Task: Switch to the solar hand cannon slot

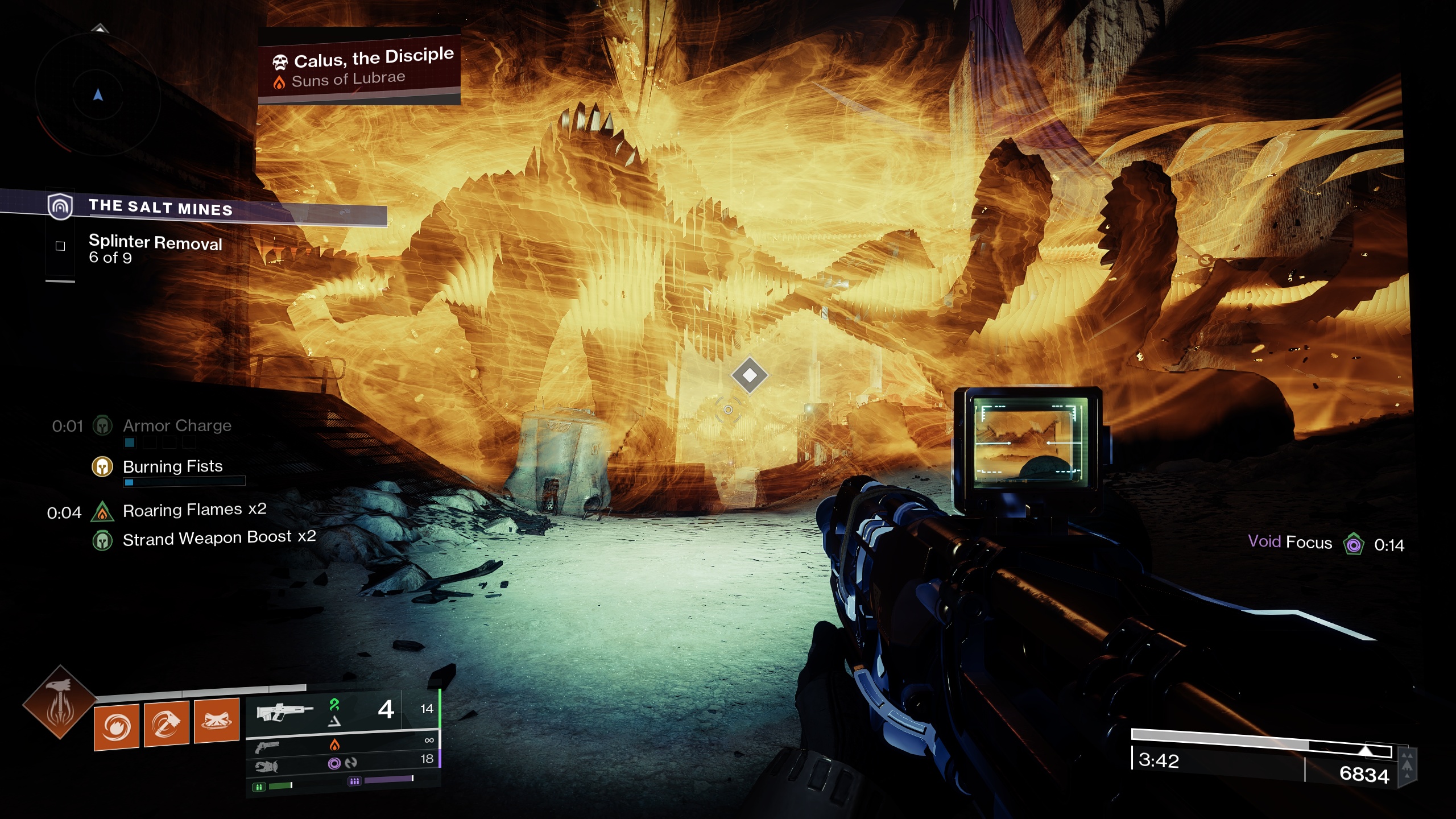Action: point(267,746)
